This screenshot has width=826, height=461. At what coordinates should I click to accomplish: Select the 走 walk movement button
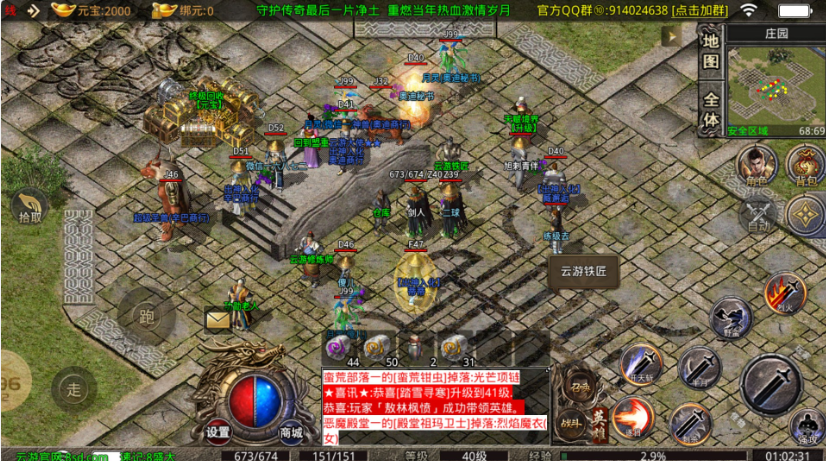pos(72,387)
